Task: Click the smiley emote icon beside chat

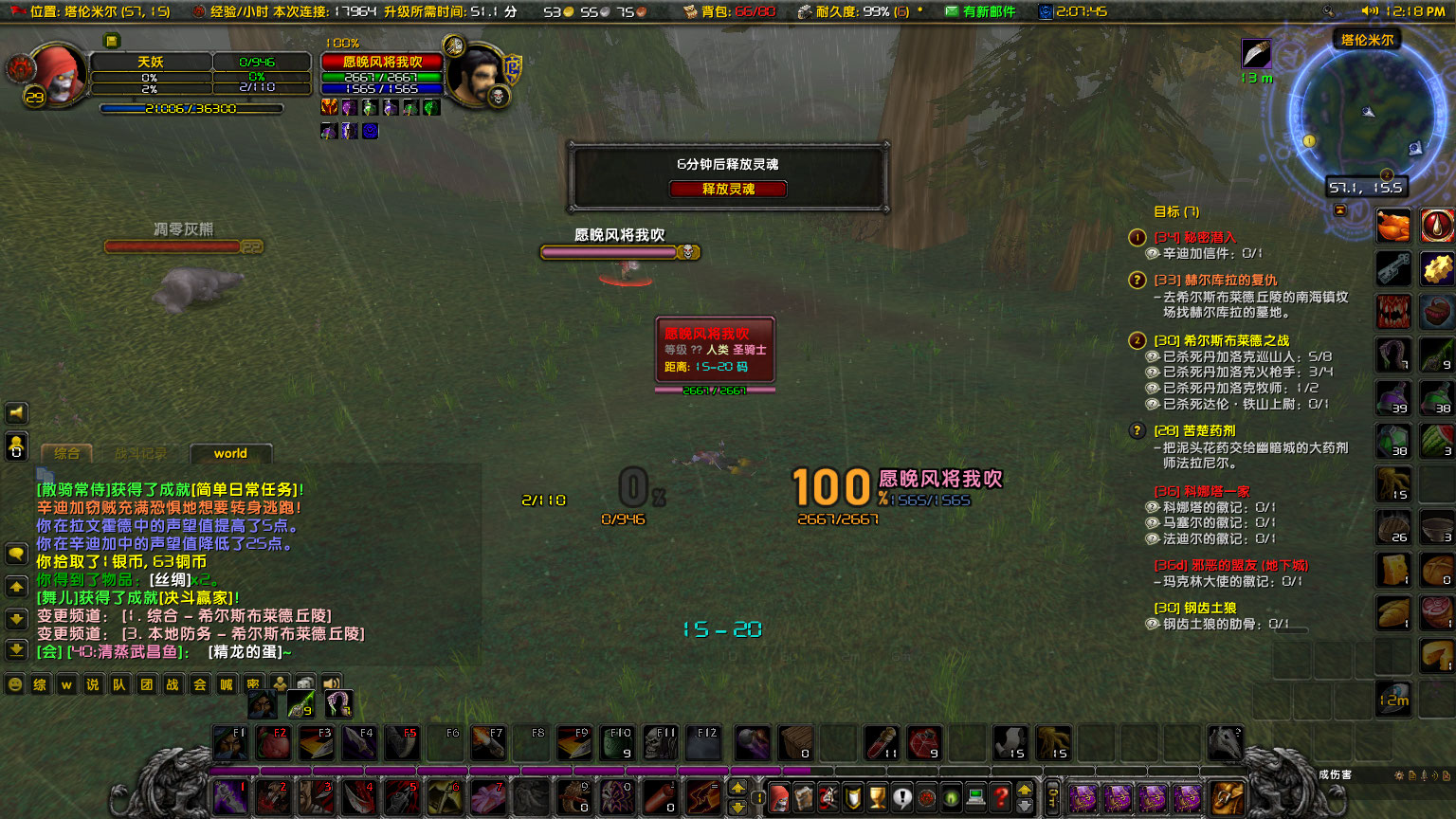Action: click(x=15, y=683)
